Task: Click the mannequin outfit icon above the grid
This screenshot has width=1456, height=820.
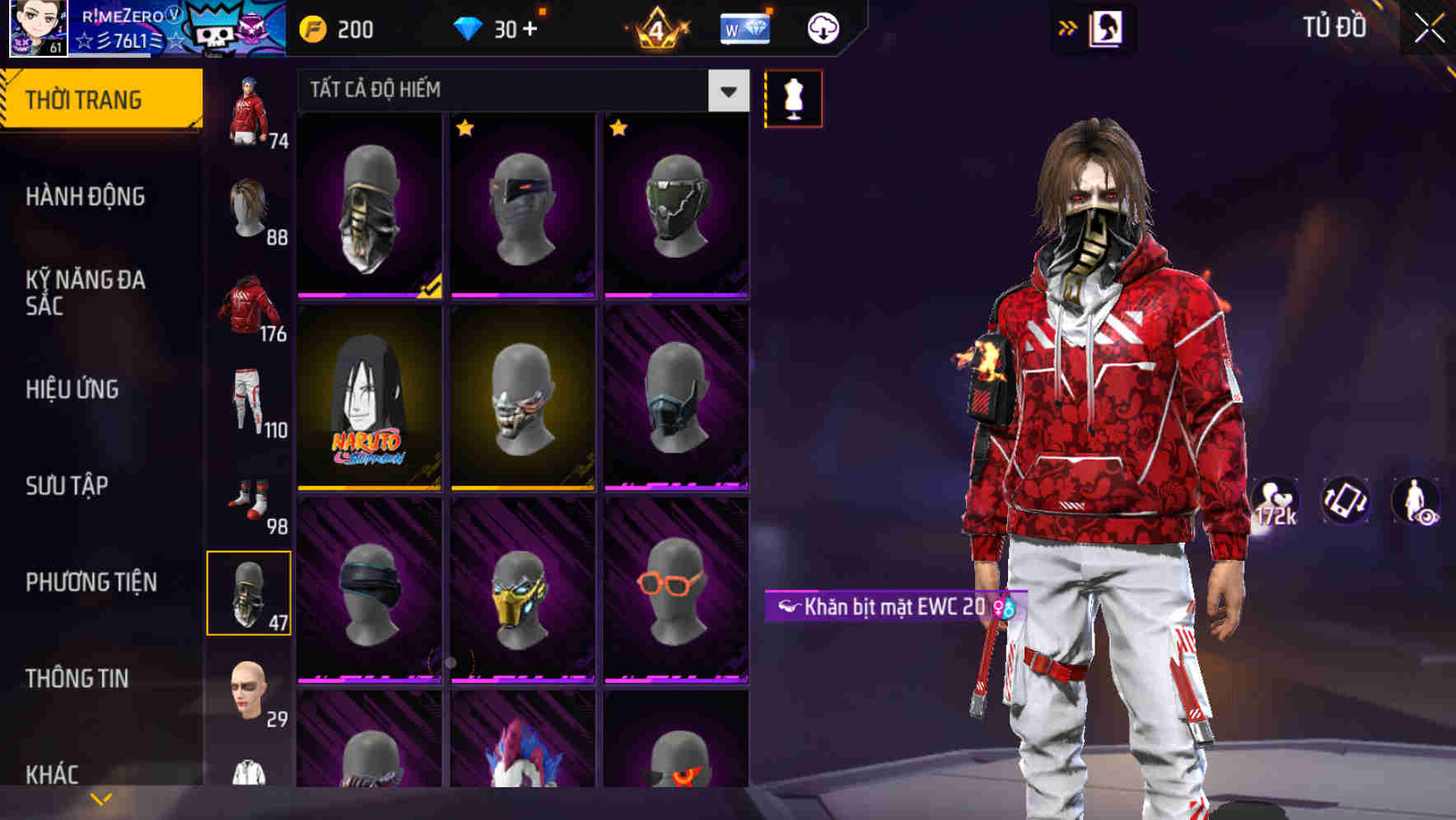Action: click(793, 97)
